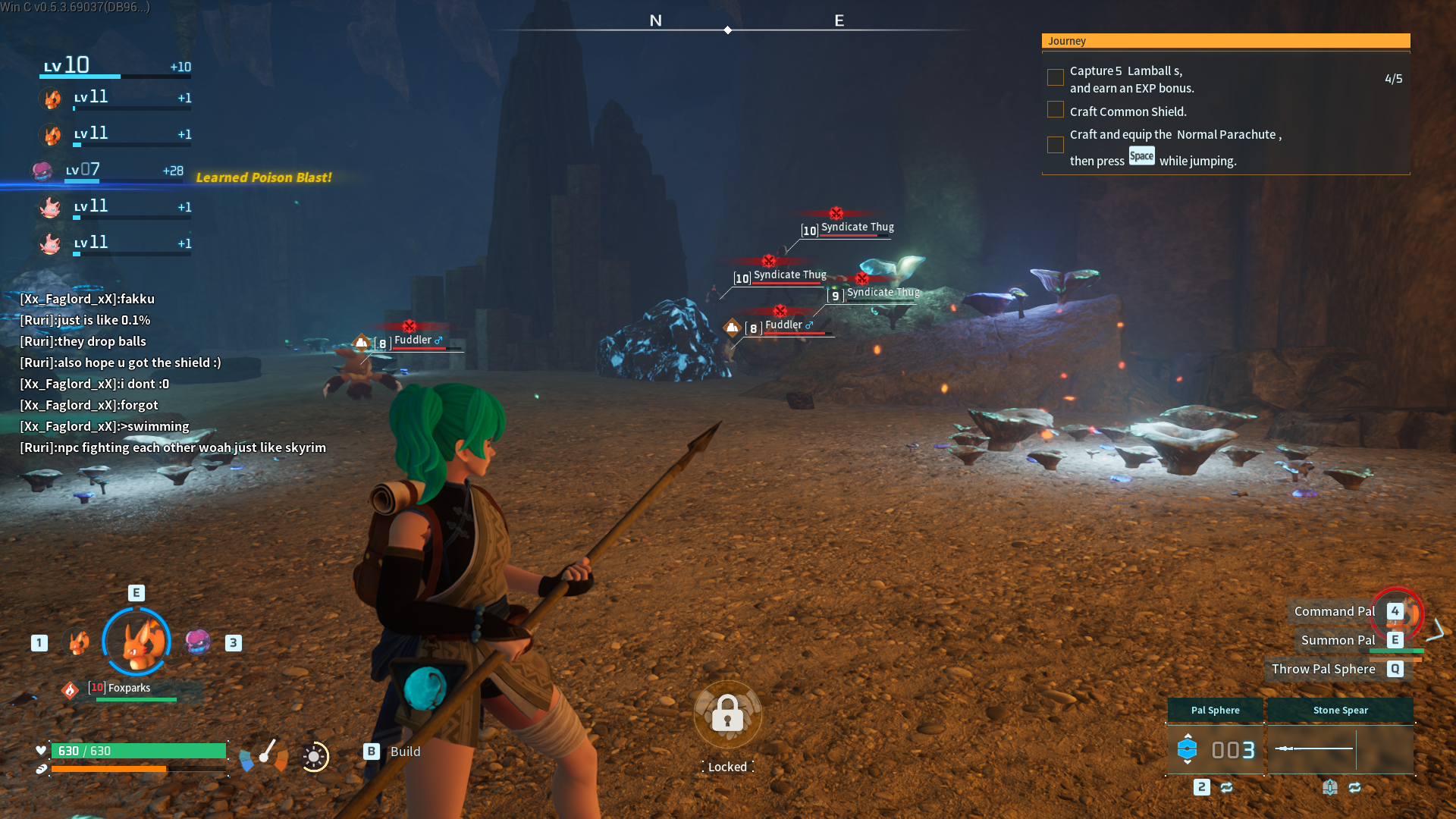1456x819 pixels.
Task: Open the chat log messages
Action: click(173, 373)
